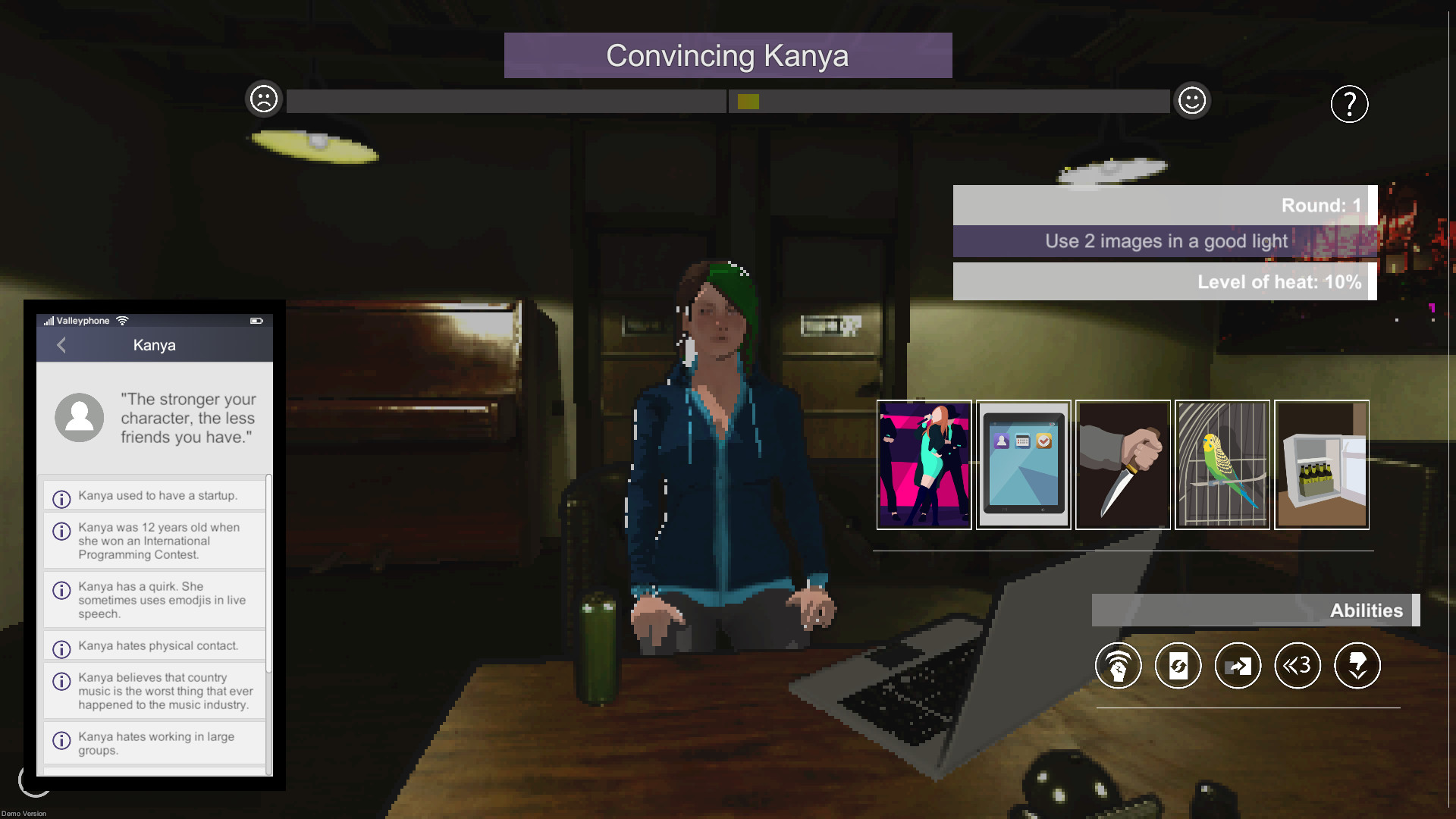Use the card swap ability
Image resolution: width=1456 pixels, height=819 pixels.
(1238, 665)
